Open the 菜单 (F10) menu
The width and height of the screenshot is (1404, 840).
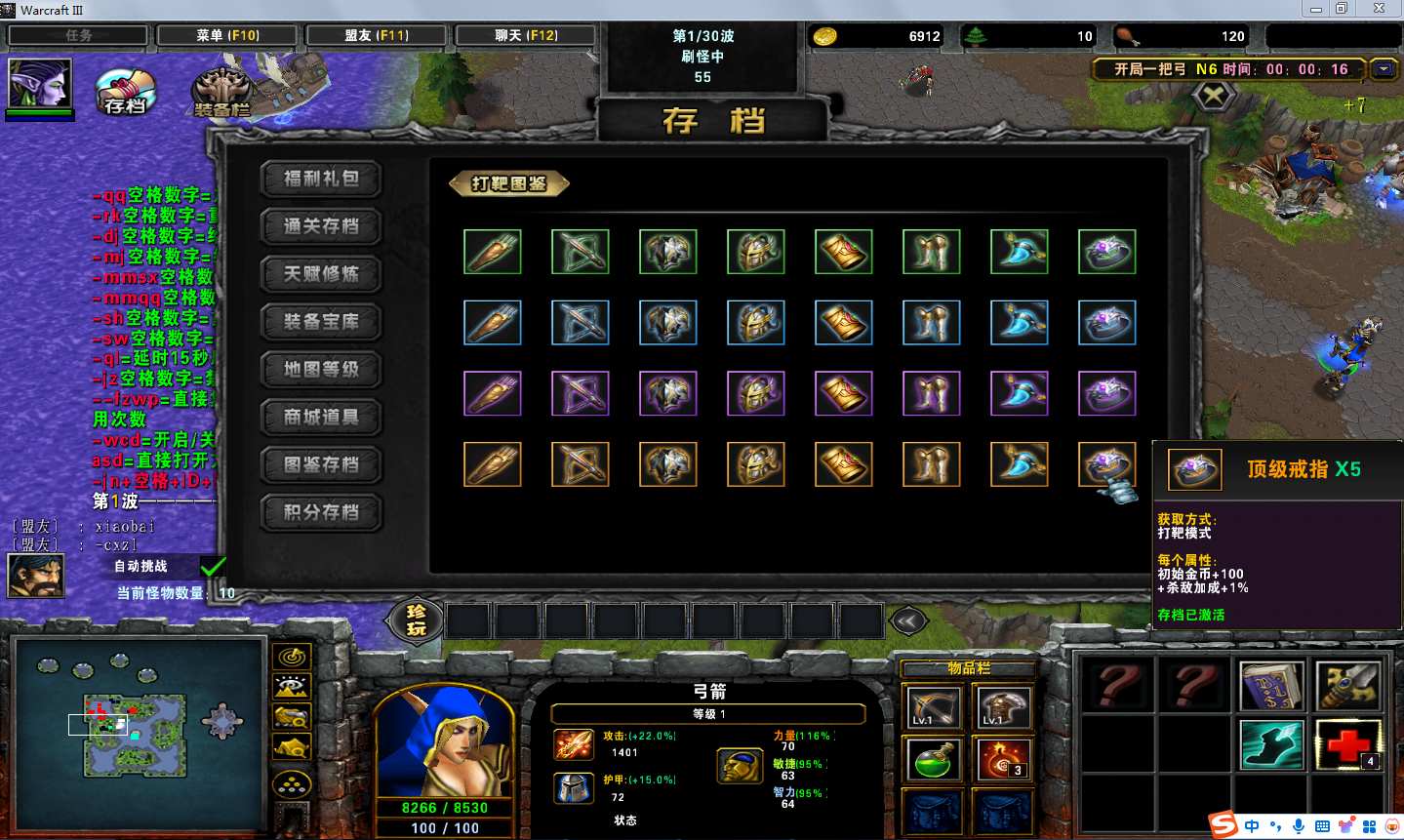click(227, 35)
